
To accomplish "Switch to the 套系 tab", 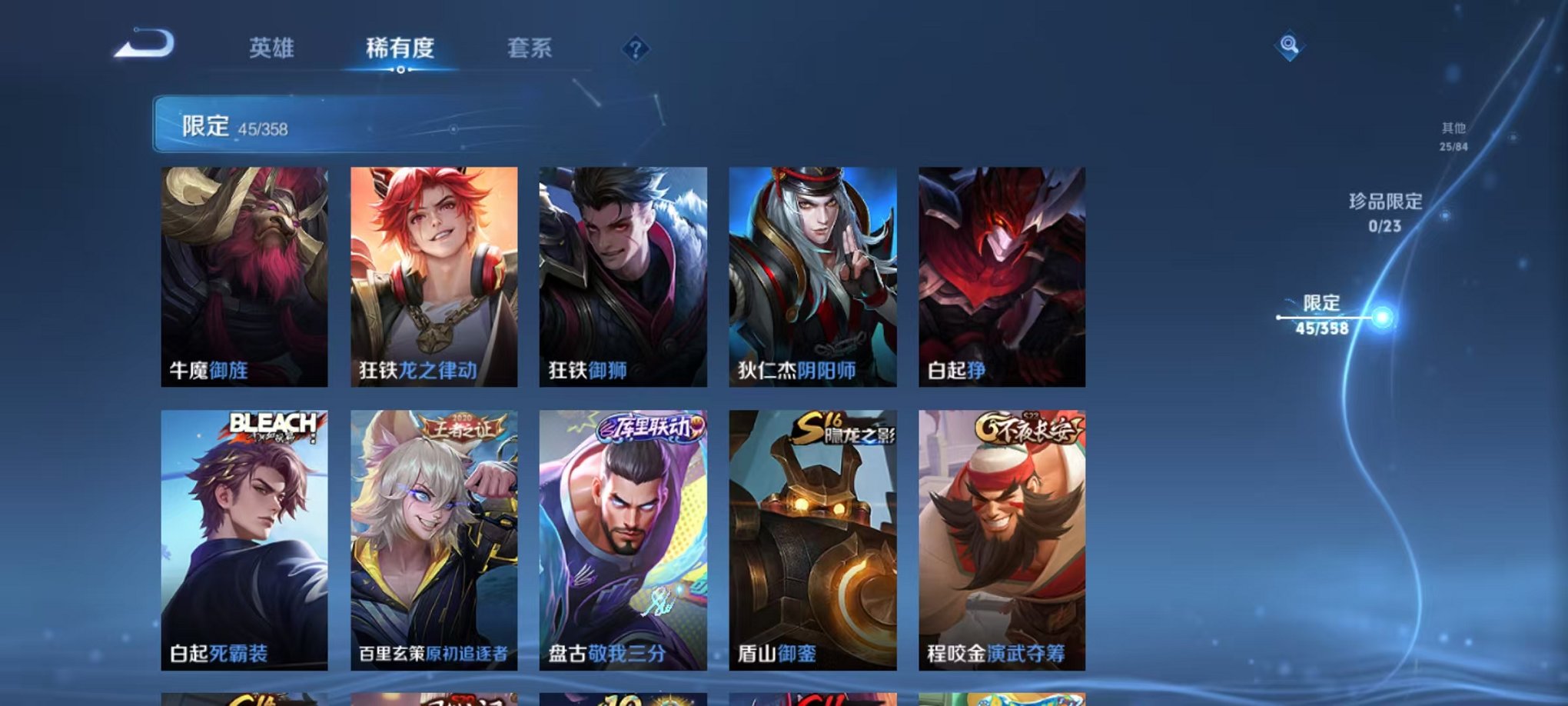I will tap(530, 48).
